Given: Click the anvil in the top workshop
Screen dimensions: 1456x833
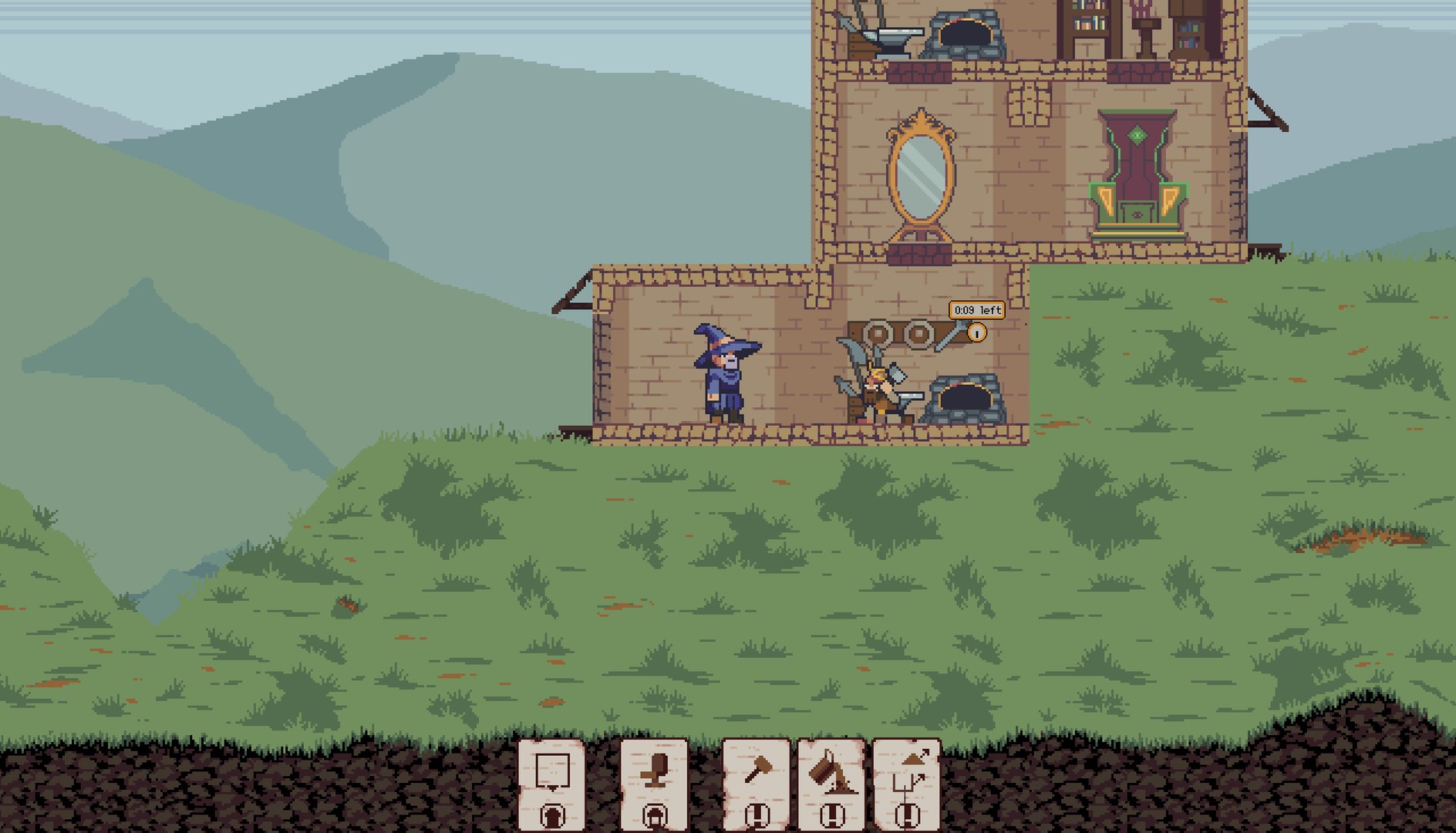Looking at the screenshot, I should [x=891, y=37].
